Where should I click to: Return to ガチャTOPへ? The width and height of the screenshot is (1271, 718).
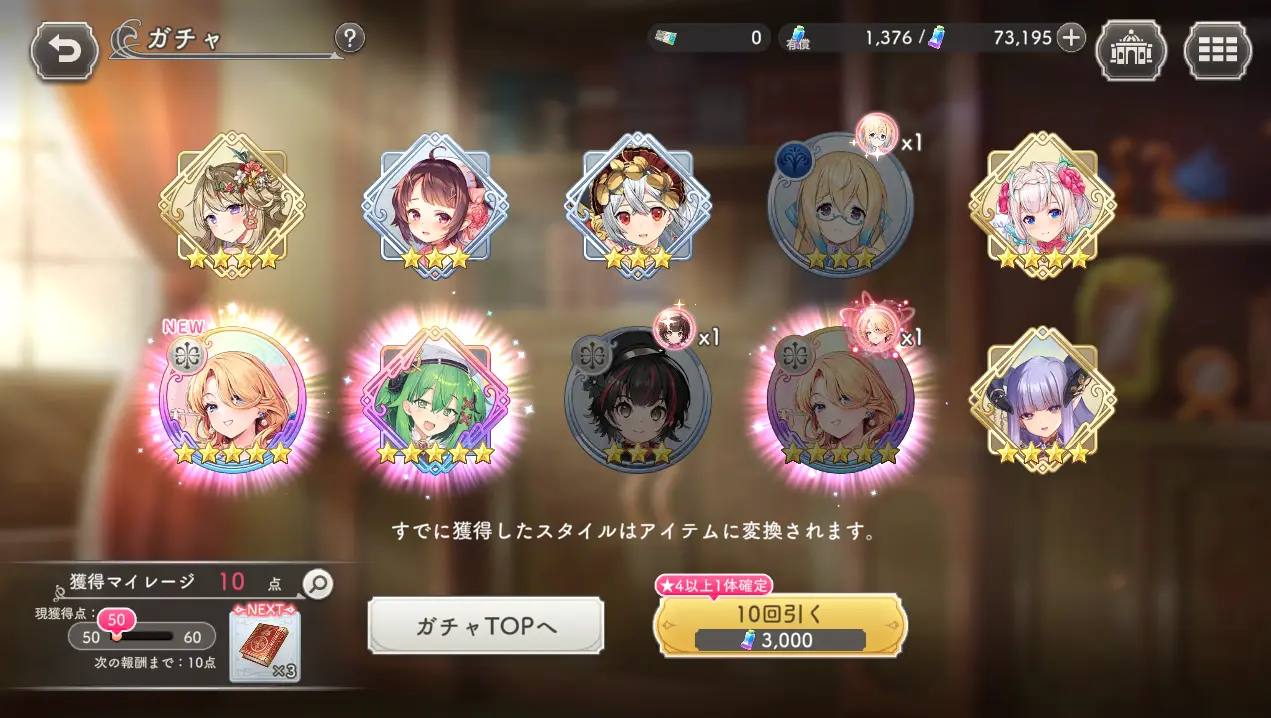486,626
